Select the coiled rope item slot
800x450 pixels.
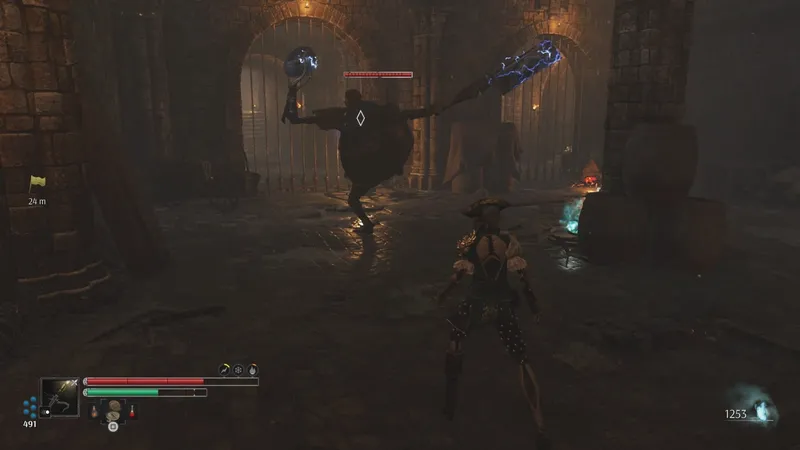(x=113, y=408)
